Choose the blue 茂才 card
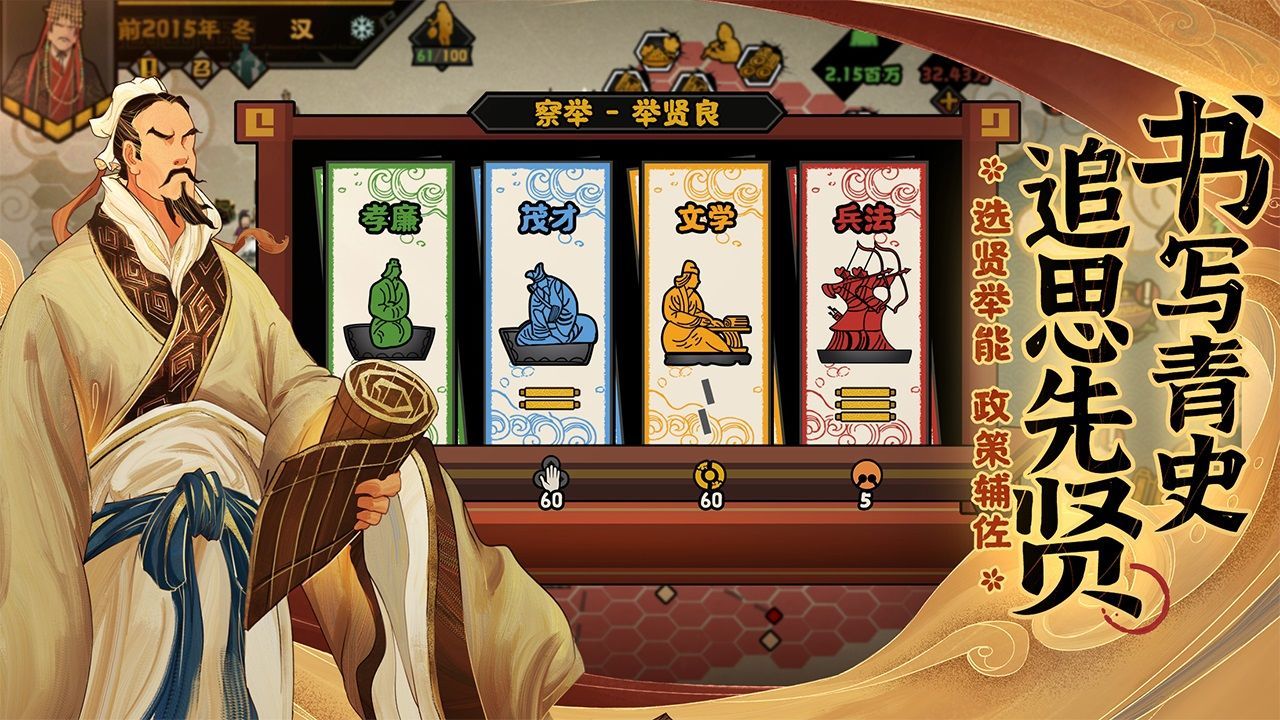This screenshot has height=720, width=1280. point(546,300)
